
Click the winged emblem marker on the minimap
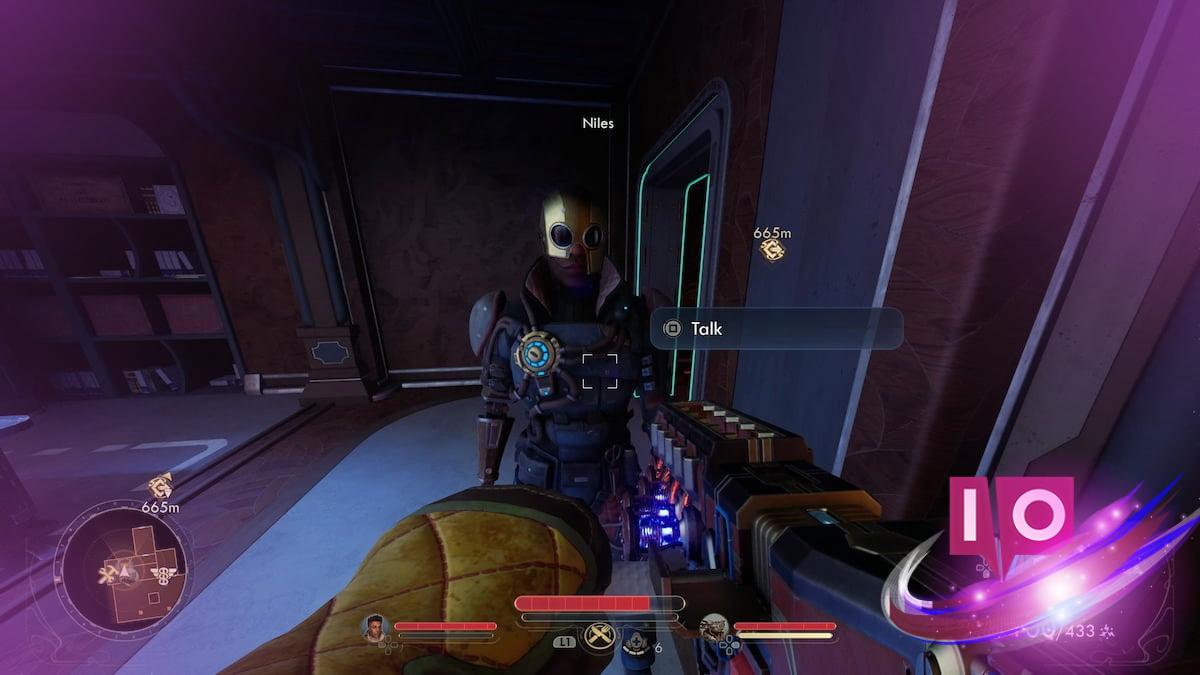[x=162, y=573]
